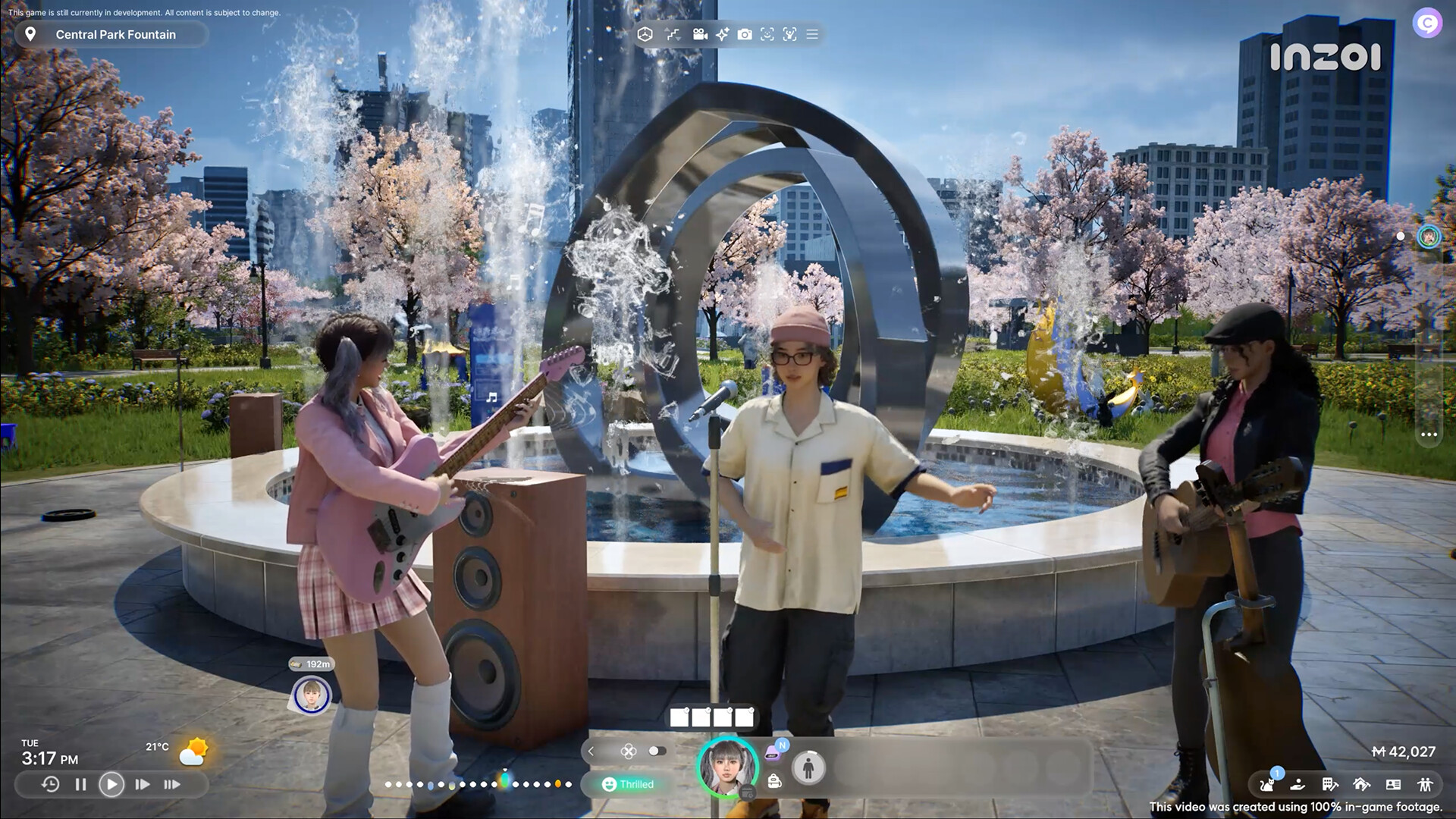Expand the ellipsis menu on the right edge

pyautogui.click(x=1429, y=434)
